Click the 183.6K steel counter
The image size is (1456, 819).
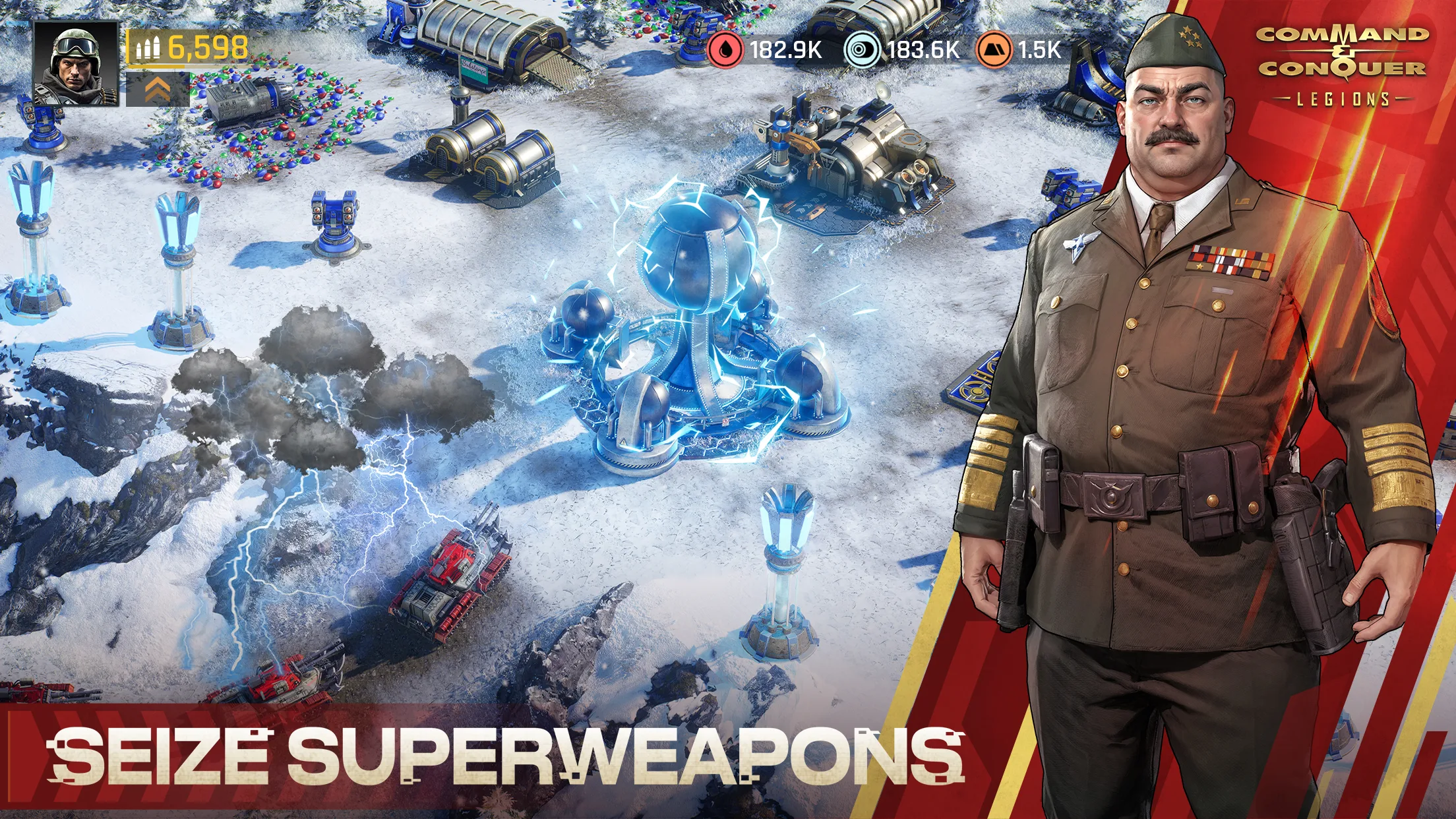(x=923, y=49)
